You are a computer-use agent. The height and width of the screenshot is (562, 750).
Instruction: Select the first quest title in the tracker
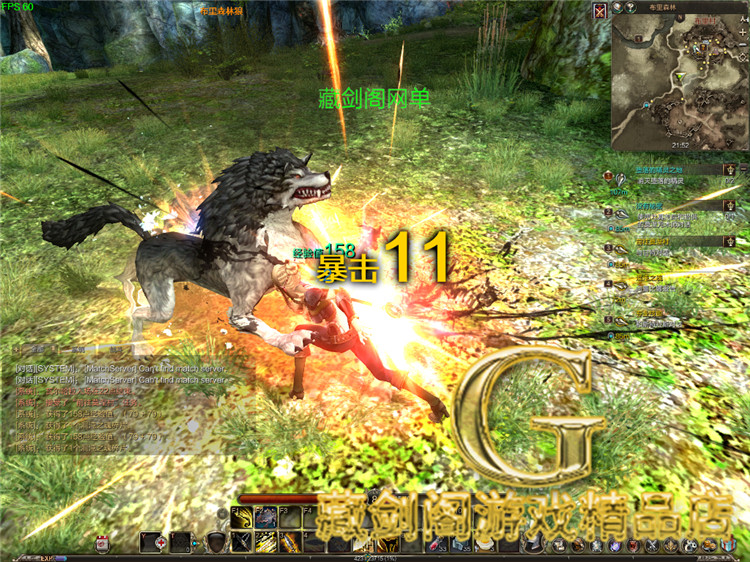coord(658,170)
